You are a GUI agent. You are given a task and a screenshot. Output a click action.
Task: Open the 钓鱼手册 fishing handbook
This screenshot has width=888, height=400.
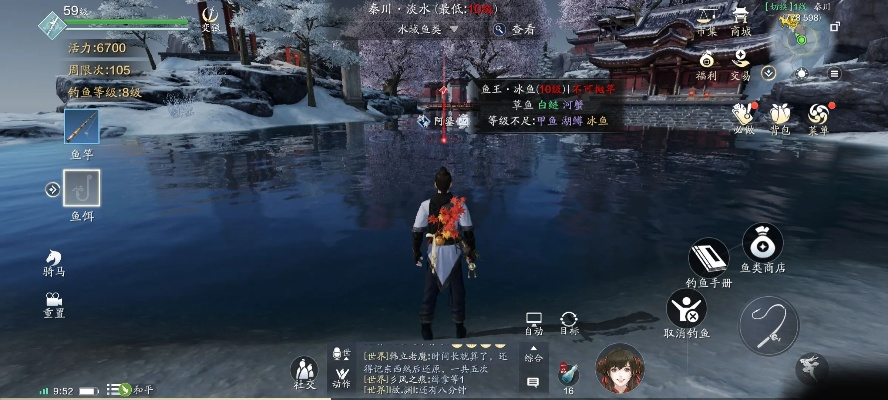click(709, 258)
